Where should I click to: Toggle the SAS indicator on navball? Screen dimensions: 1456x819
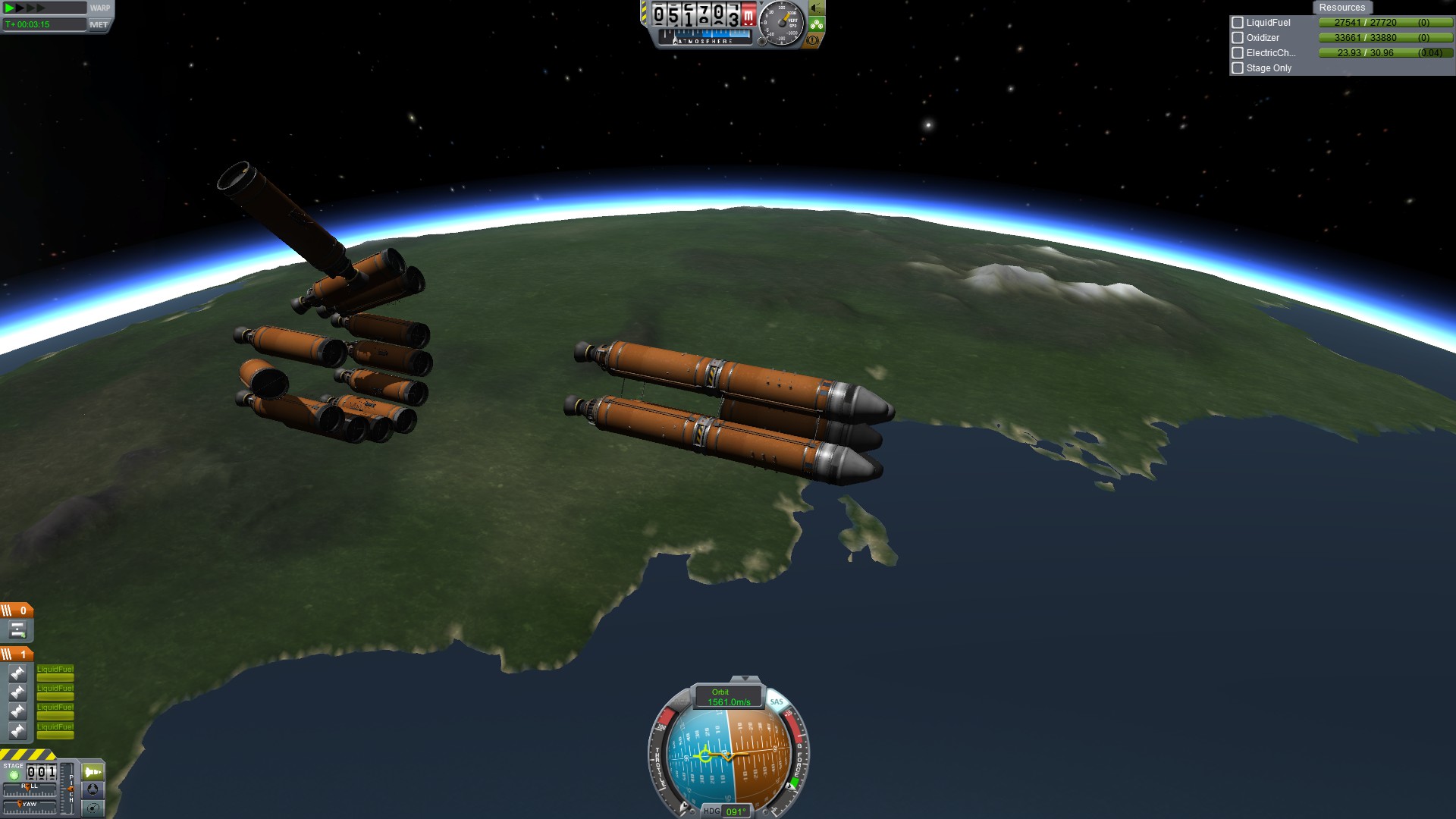coord(777,702)
